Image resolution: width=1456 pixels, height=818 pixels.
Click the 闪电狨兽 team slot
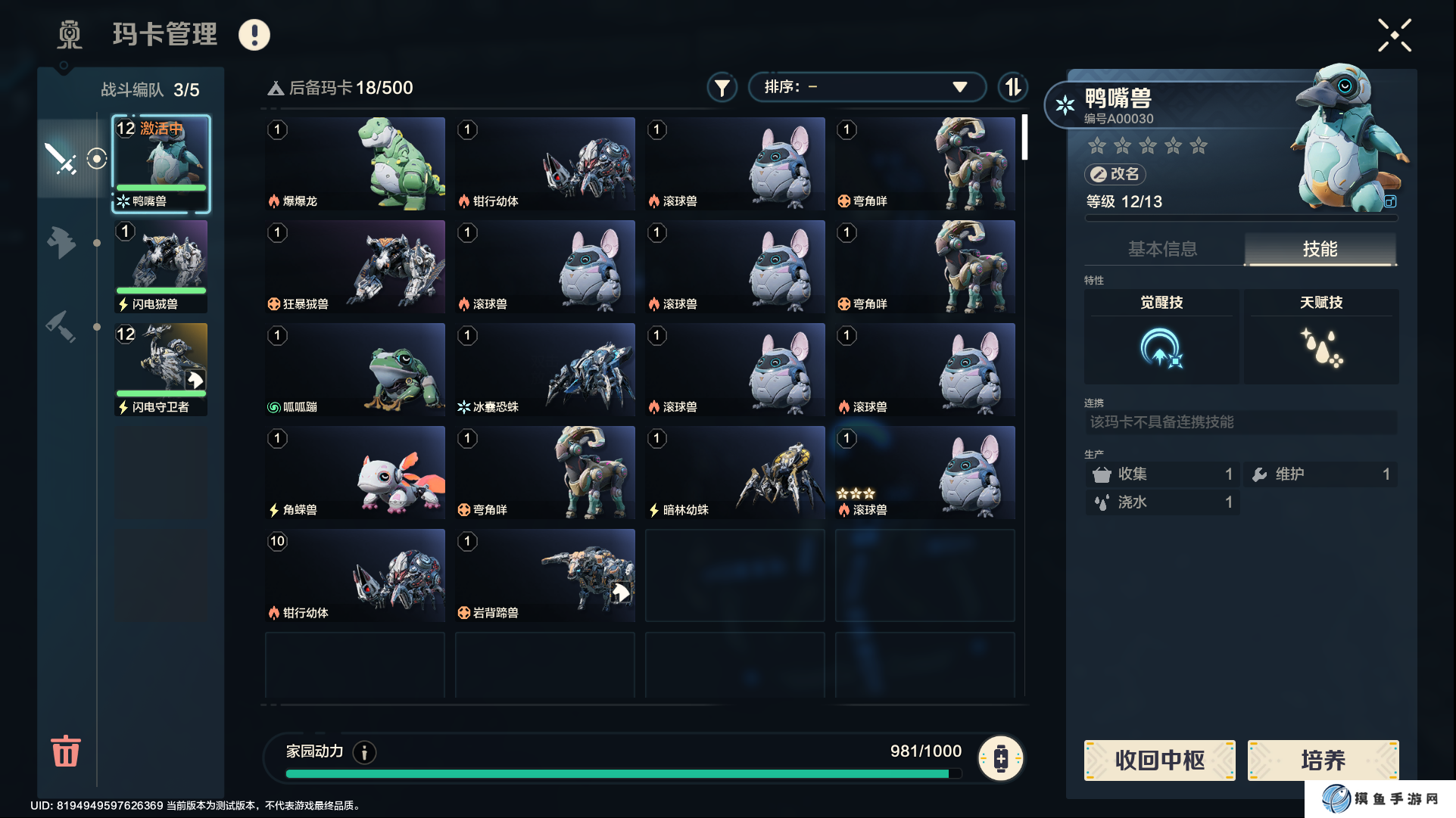[161, 266]
